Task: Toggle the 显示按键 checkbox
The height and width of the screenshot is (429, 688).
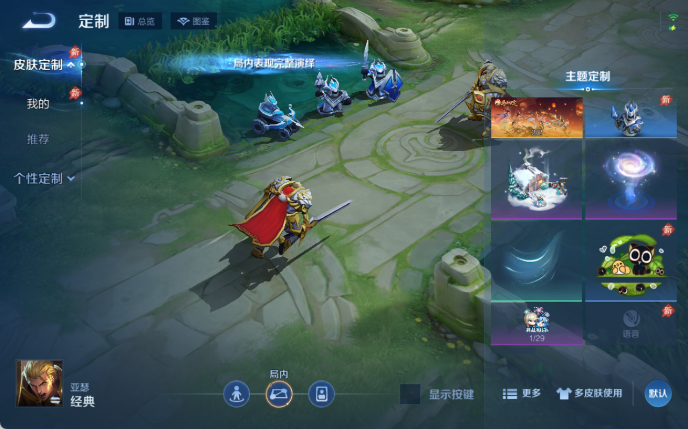Action: (410, 394)
